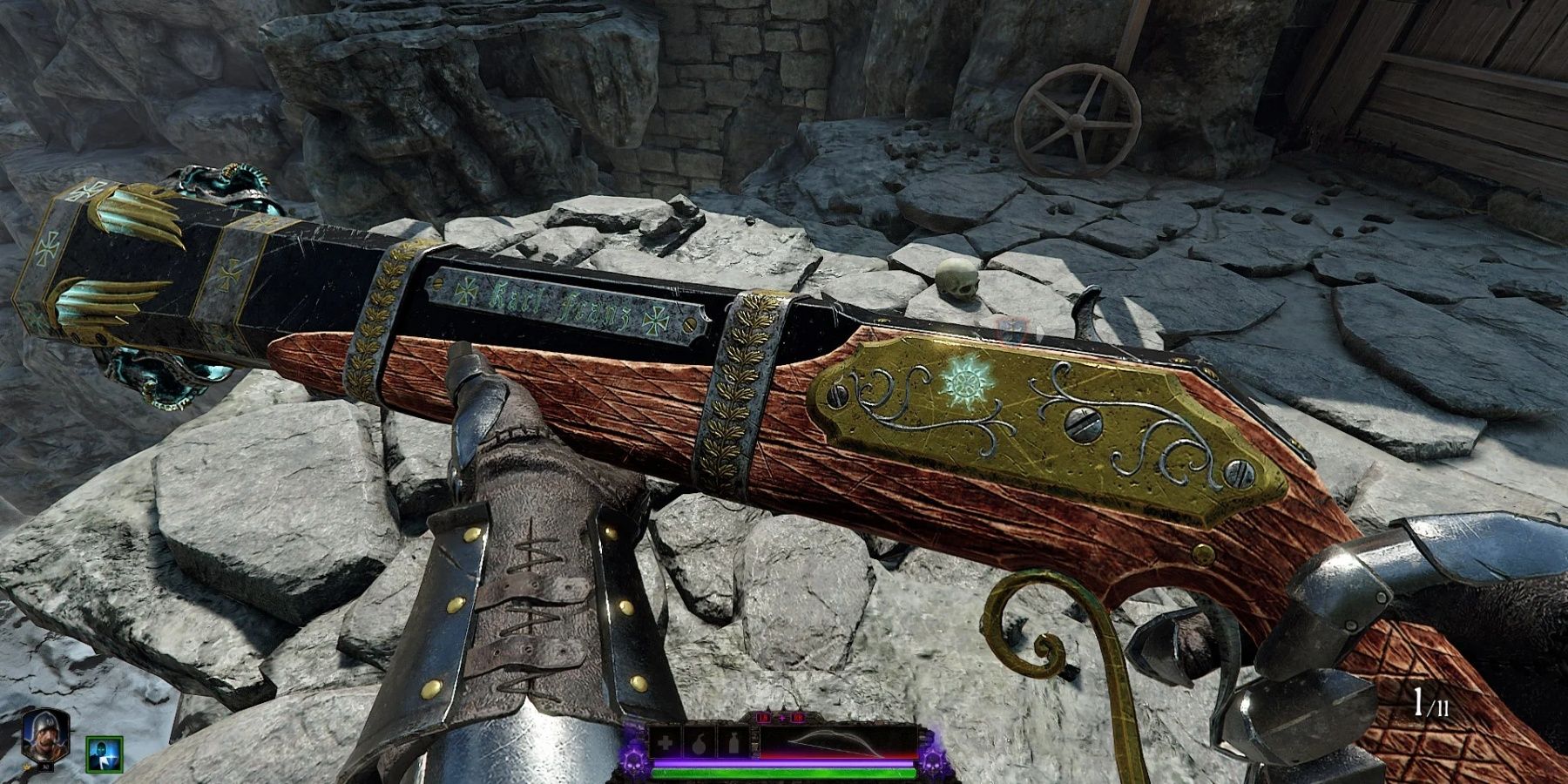The image size is (1568, 784).
Task: Click the level 30 badge under the portrait
Action: click(x=45, y=766)
